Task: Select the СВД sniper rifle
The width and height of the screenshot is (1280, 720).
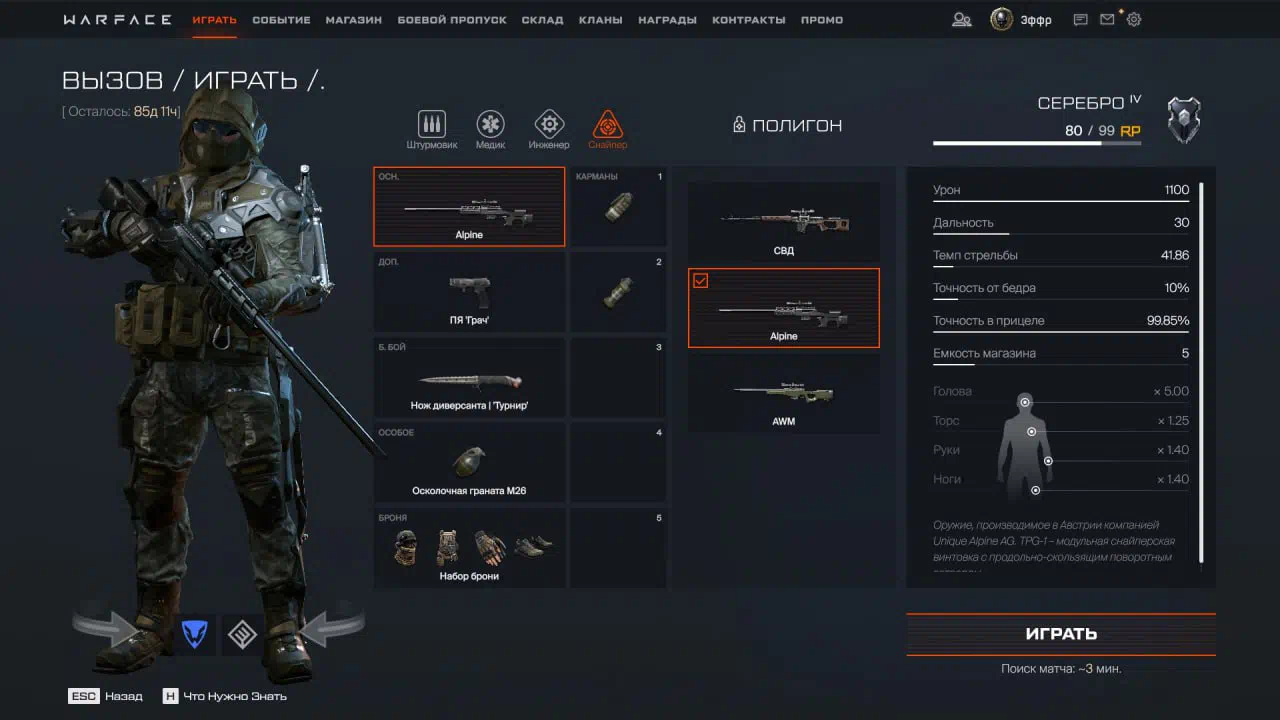Action: [x=784, y=223]
